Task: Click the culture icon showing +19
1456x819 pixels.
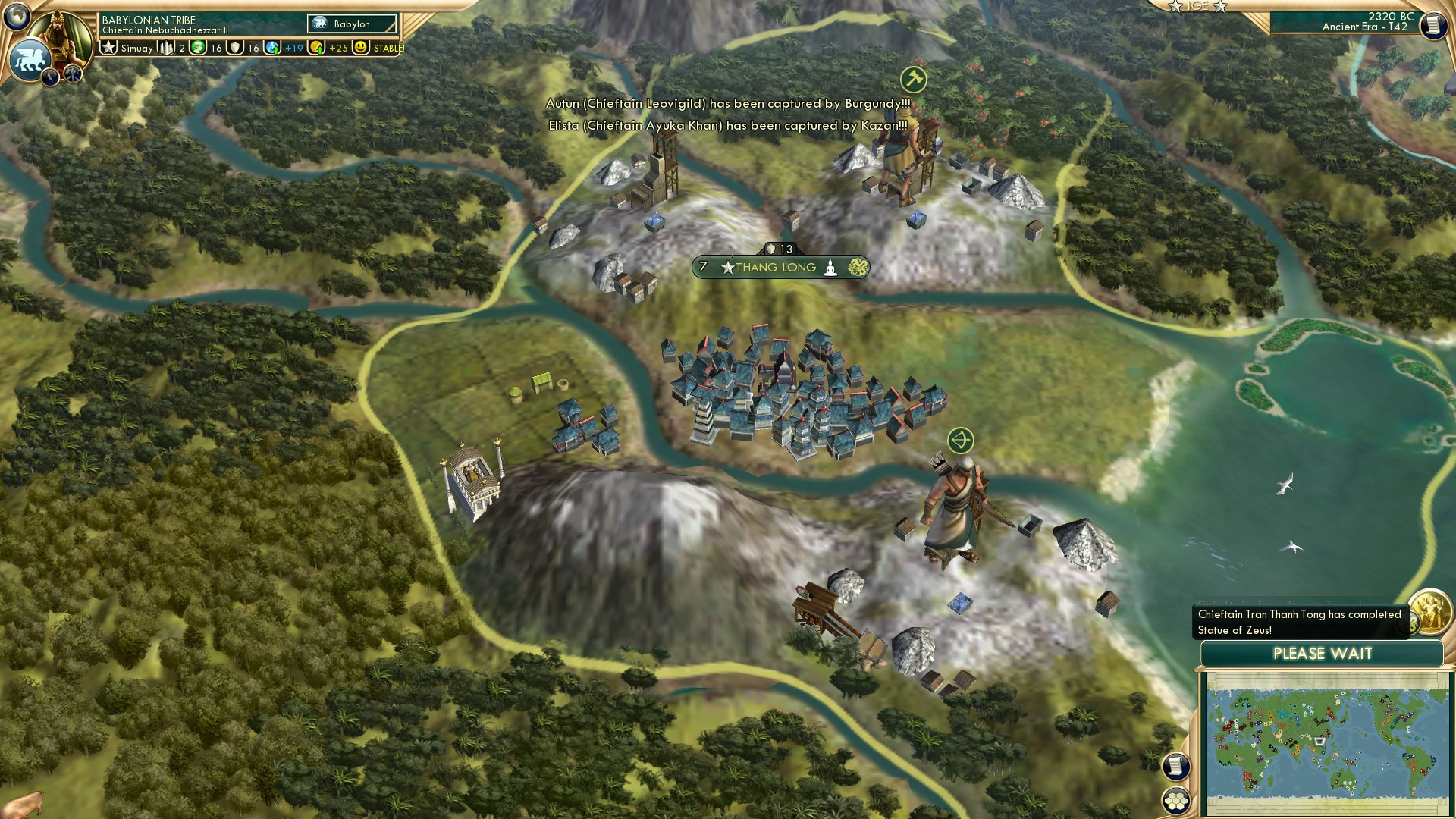Action: 273,48
